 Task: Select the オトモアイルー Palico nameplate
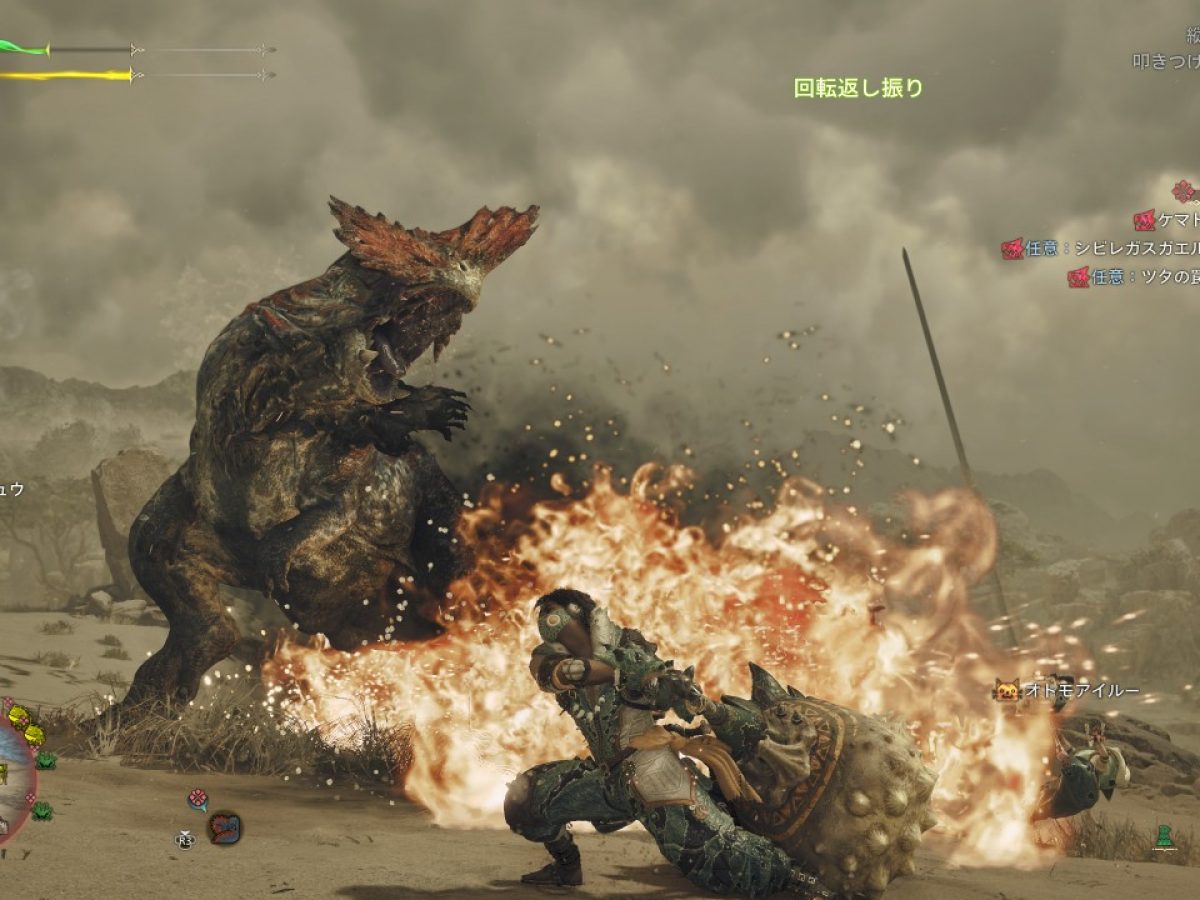(1066, 690)
